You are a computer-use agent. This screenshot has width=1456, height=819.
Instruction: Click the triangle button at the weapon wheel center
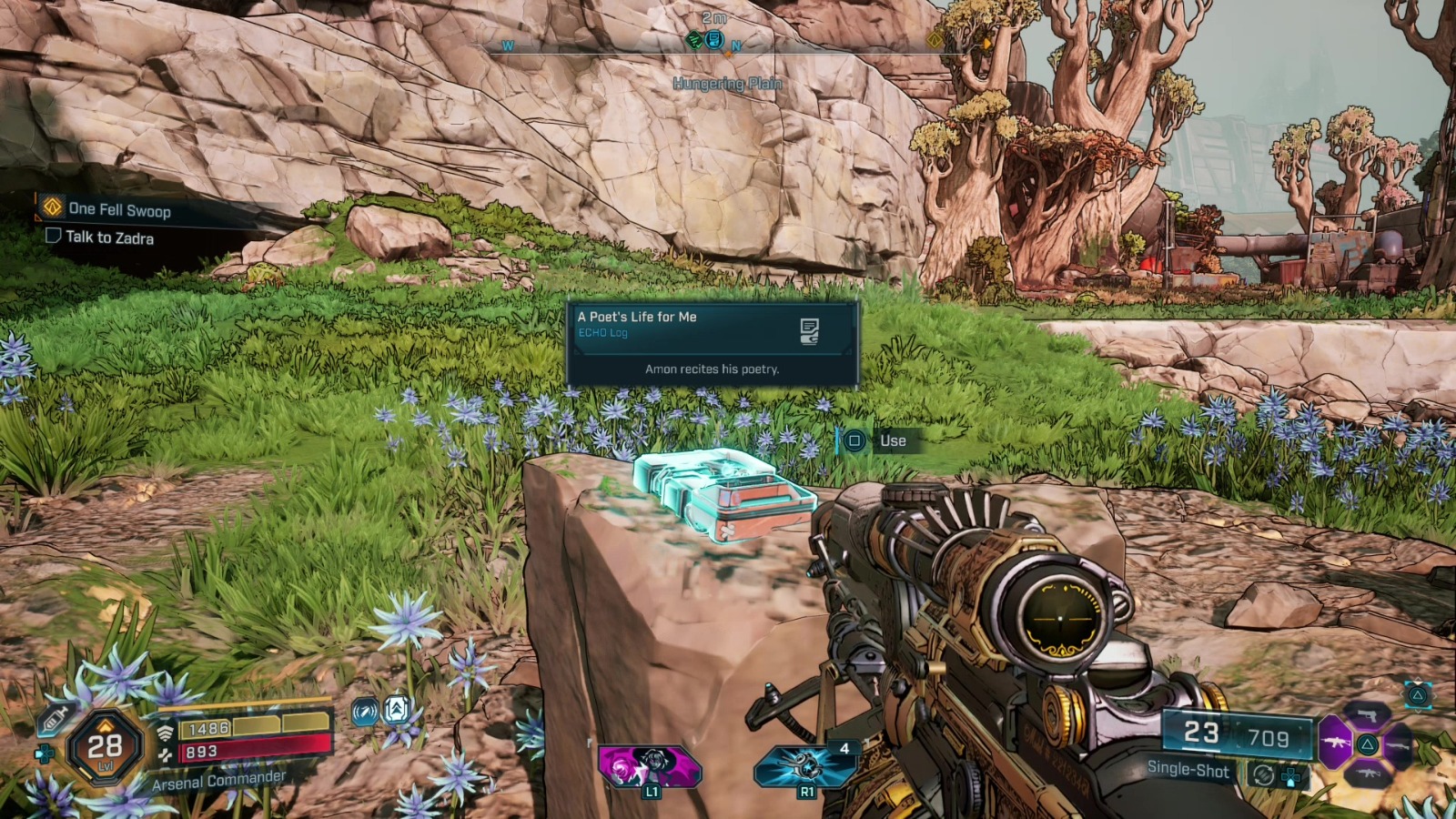(1368, 744)
